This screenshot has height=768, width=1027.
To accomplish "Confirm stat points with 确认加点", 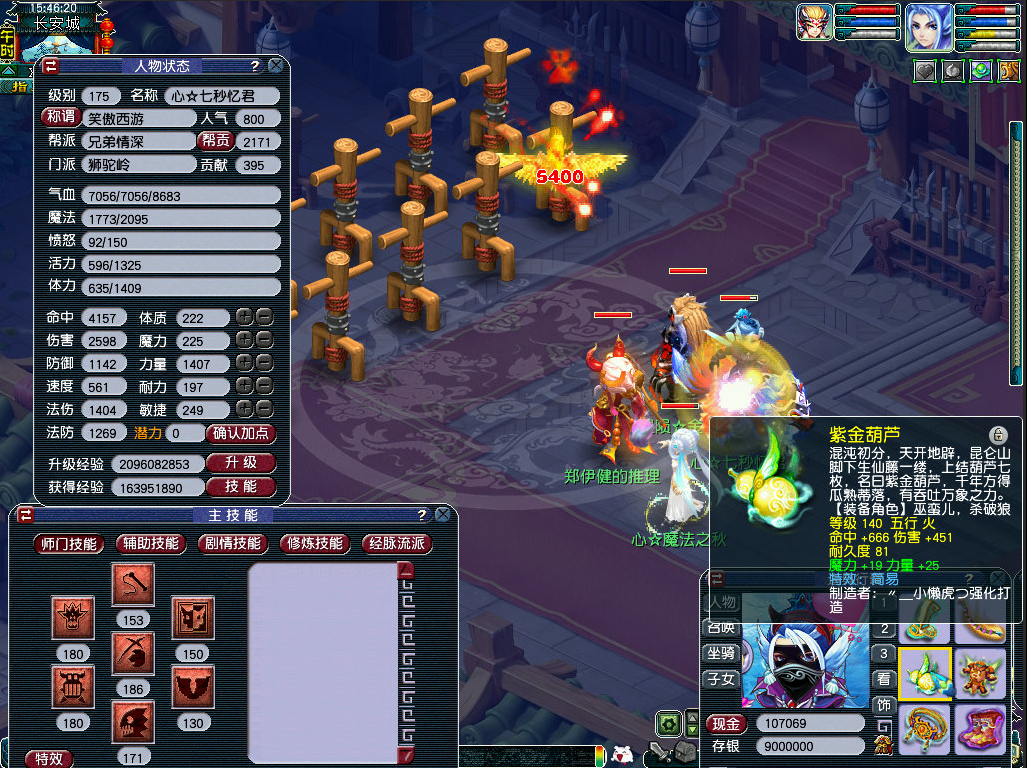I will pyautogui.click(x=240, y=433).
